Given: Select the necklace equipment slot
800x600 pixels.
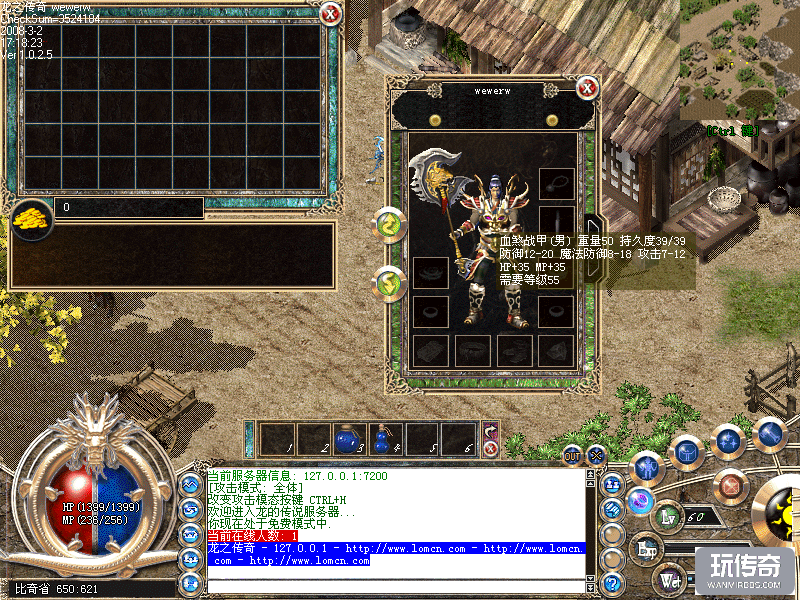Looking at the screenshot, I should (556, 183).
